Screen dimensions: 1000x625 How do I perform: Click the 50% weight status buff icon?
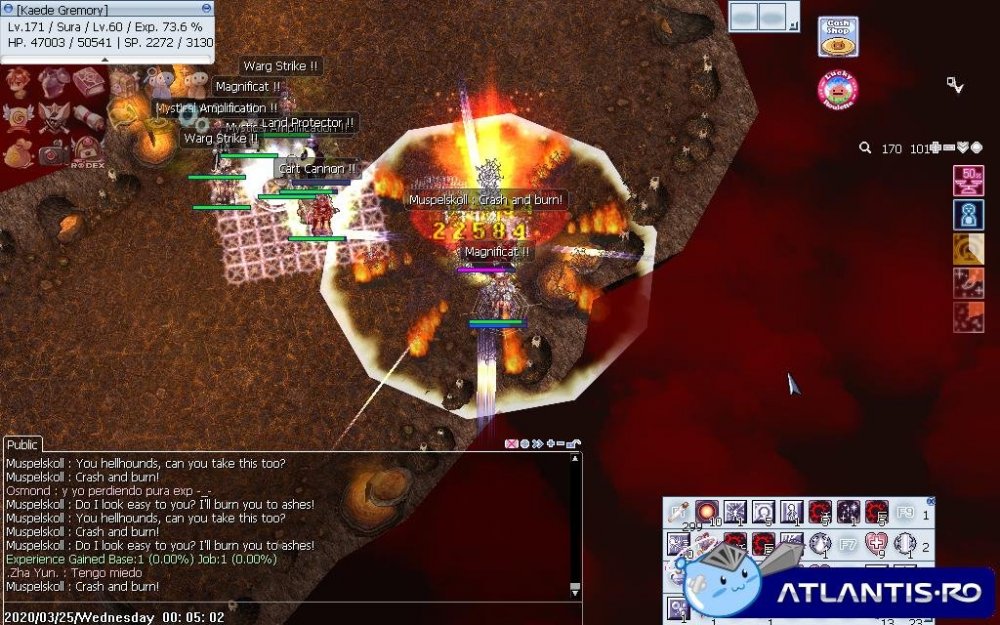968,181
